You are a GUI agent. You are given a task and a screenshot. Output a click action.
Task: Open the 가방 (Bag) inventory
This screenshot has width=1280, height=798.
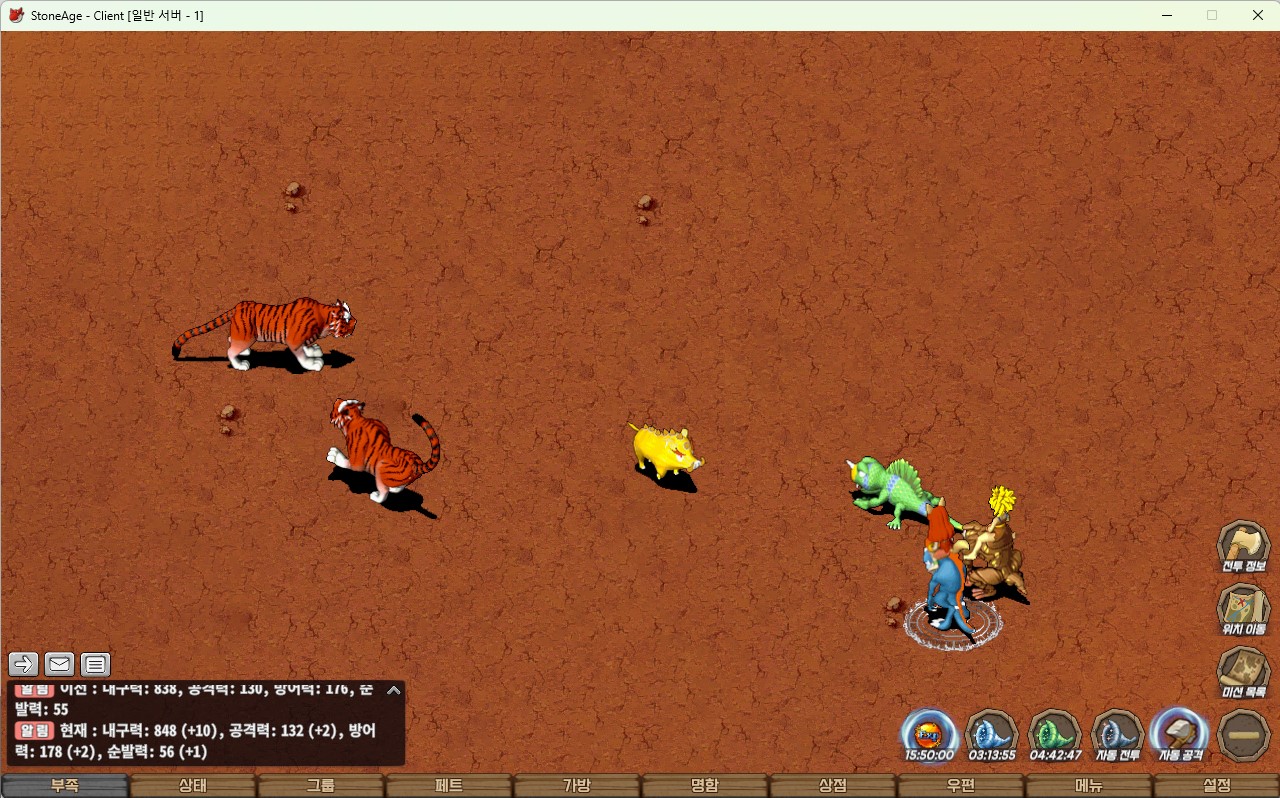(577, 786)
